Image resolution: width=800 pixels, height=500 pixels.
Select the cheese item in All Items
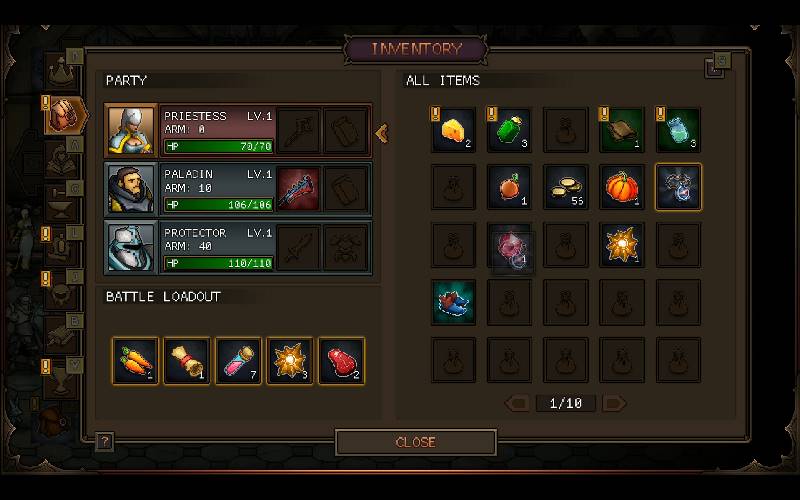(x=453, y=131)
